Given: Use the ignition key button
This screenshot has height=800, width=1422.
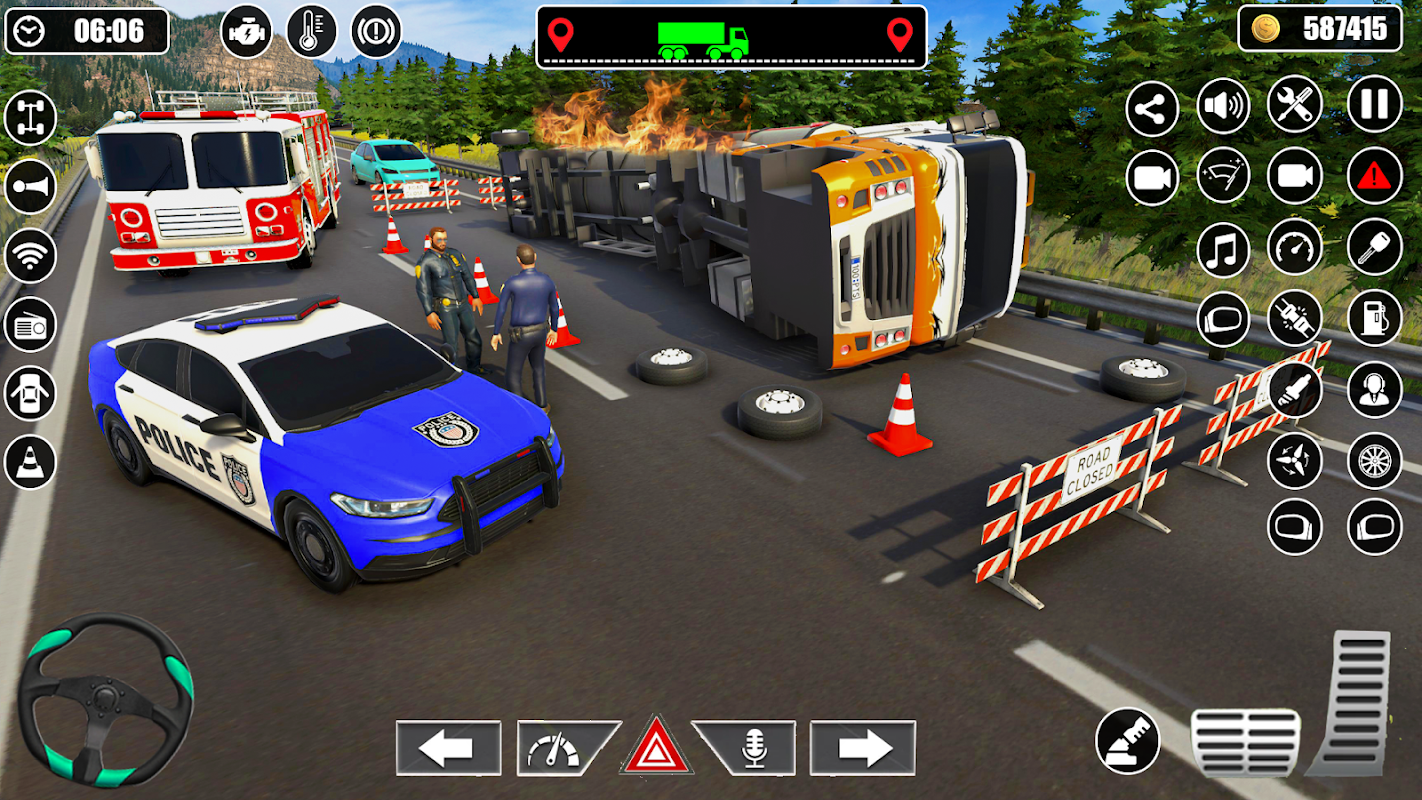Looking at the screenshot, I should (1375, 247).
